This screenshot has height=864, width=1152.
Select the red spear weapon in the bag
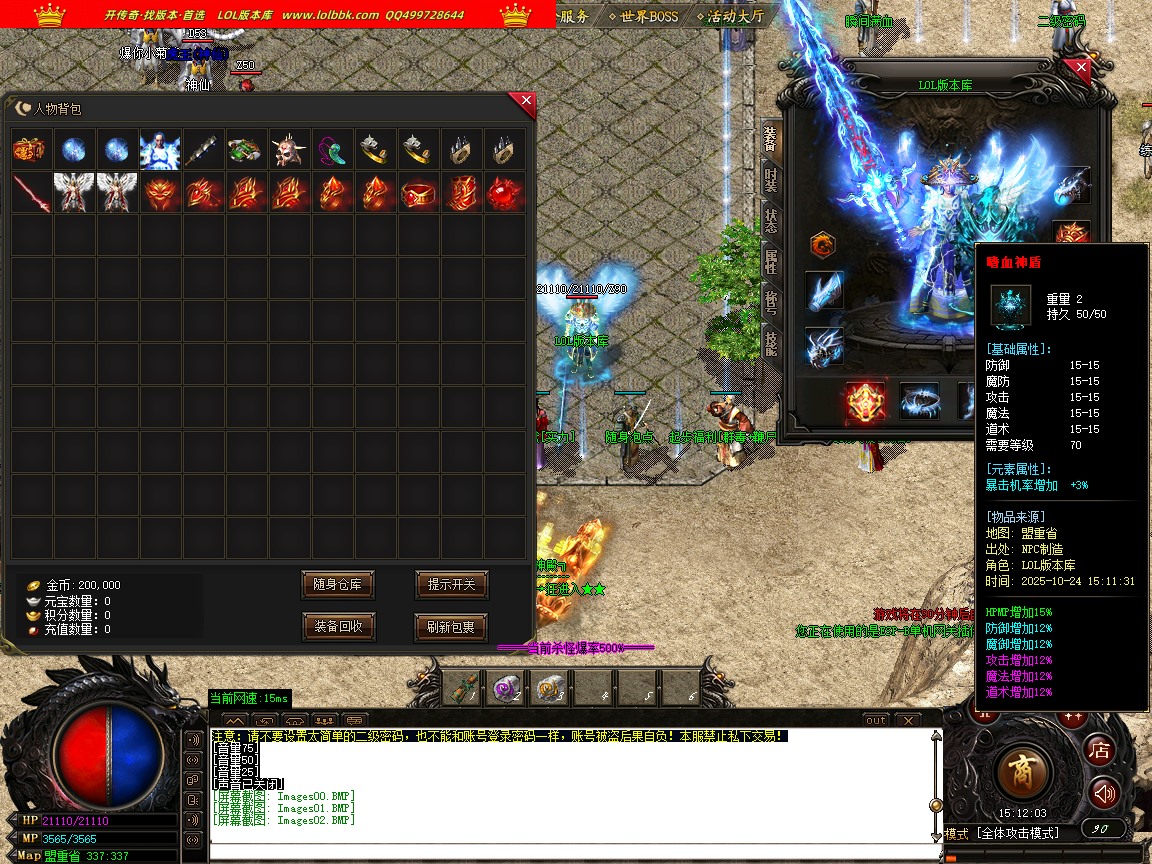click(32, 192)
